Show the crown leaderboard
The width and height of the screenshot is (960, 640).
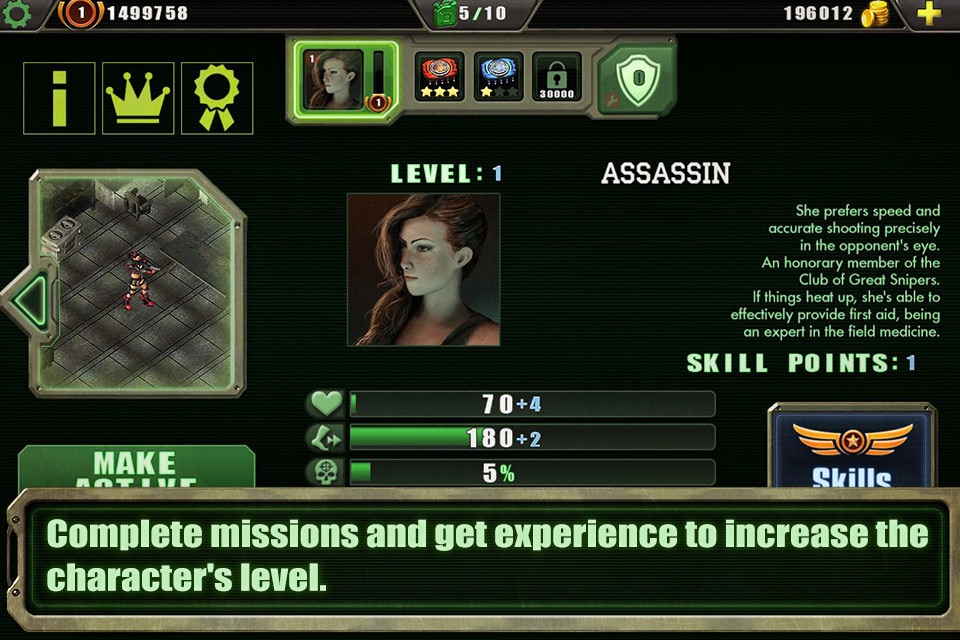pos(138,98)
